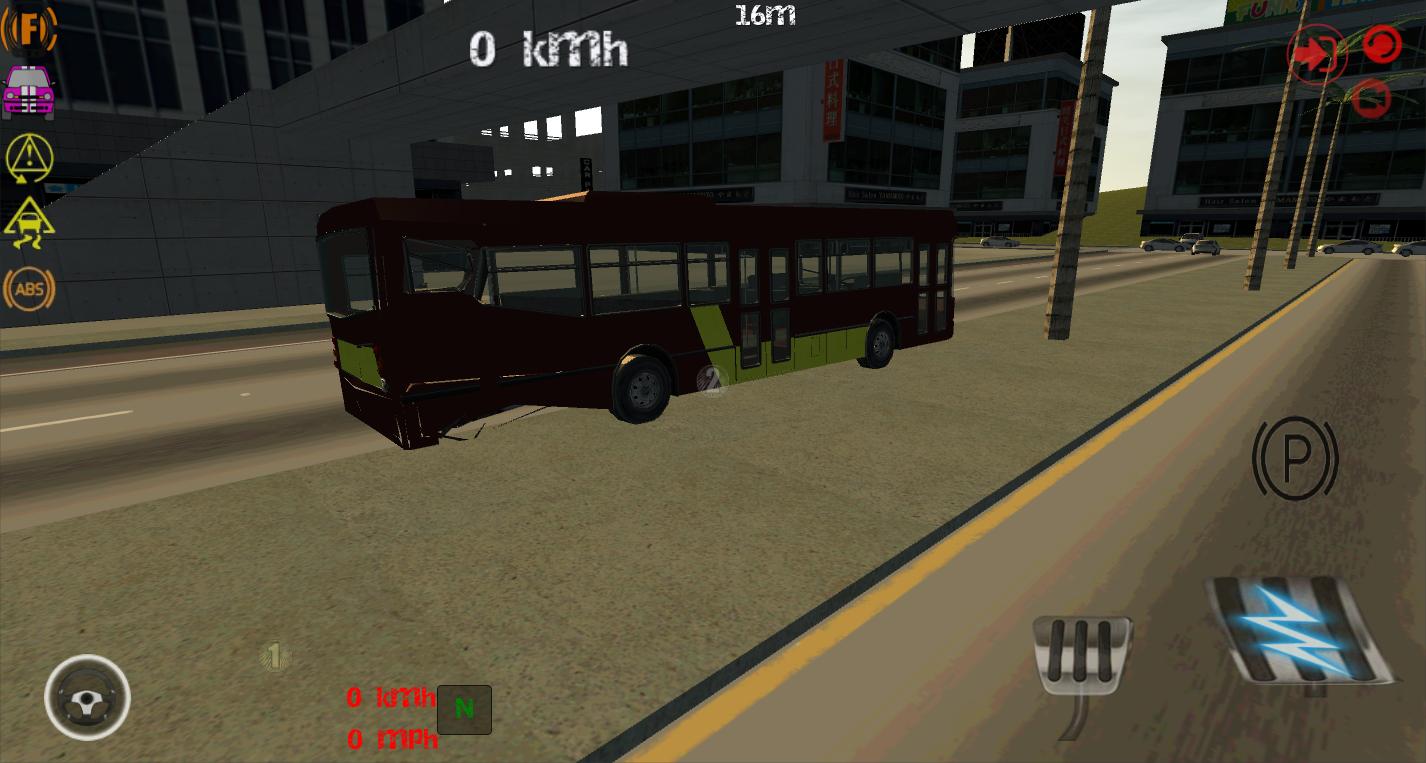Viewport: 1426px width, 763px height.
Task: Open the gear selector showing N
Action: (x=464, y=710)
